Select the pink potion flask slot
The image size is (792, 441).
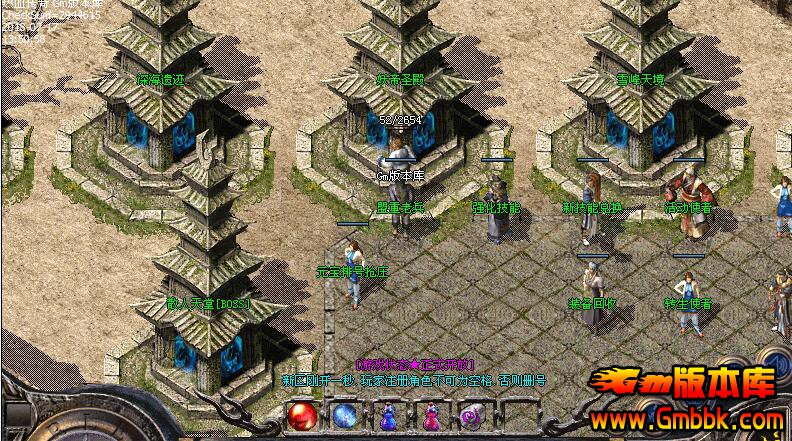(x=431, y=414)
